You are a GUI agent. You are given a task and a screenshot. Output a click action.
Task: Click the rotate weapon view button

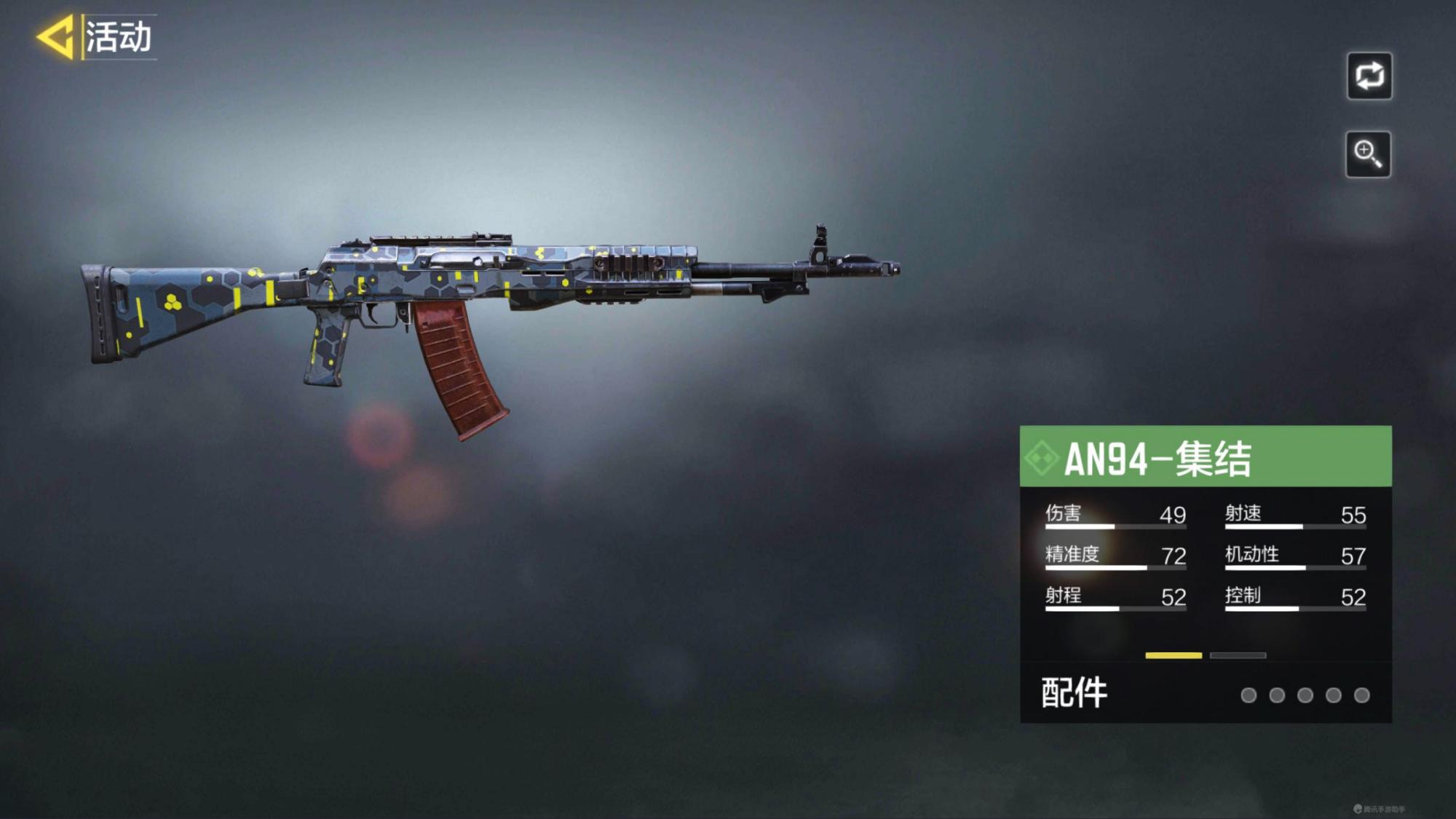(x=1369, y=76)
